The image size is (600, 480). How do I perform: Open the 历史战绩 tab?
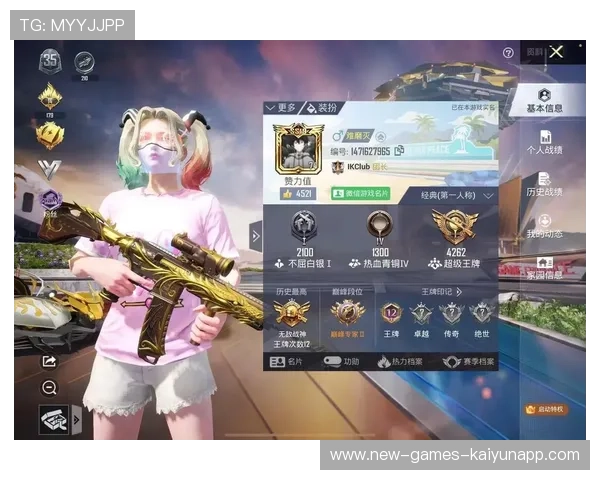[x=545, y=185]
